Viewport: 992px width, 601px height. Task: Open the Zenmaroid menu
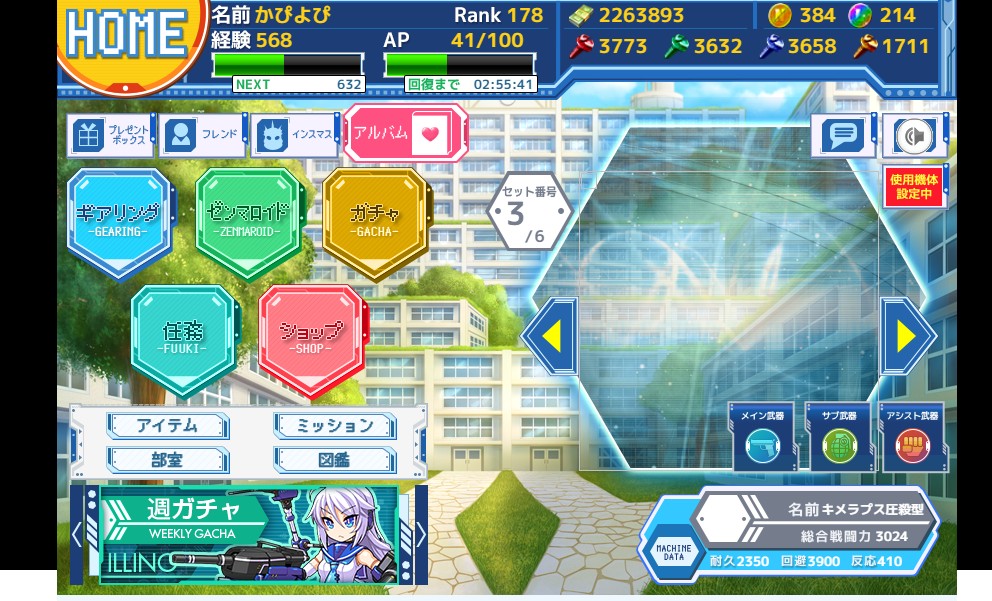247,220
